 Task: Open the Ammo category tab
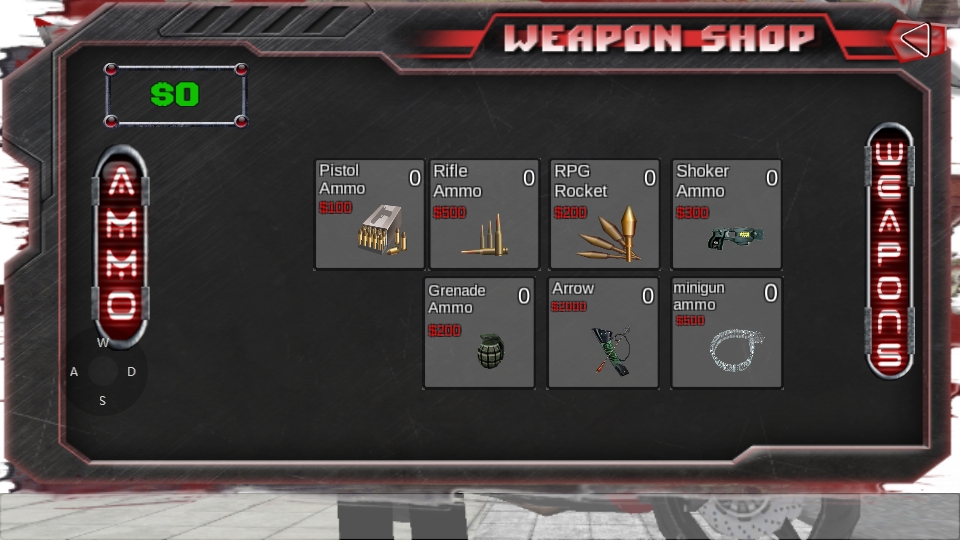(121, 245)
